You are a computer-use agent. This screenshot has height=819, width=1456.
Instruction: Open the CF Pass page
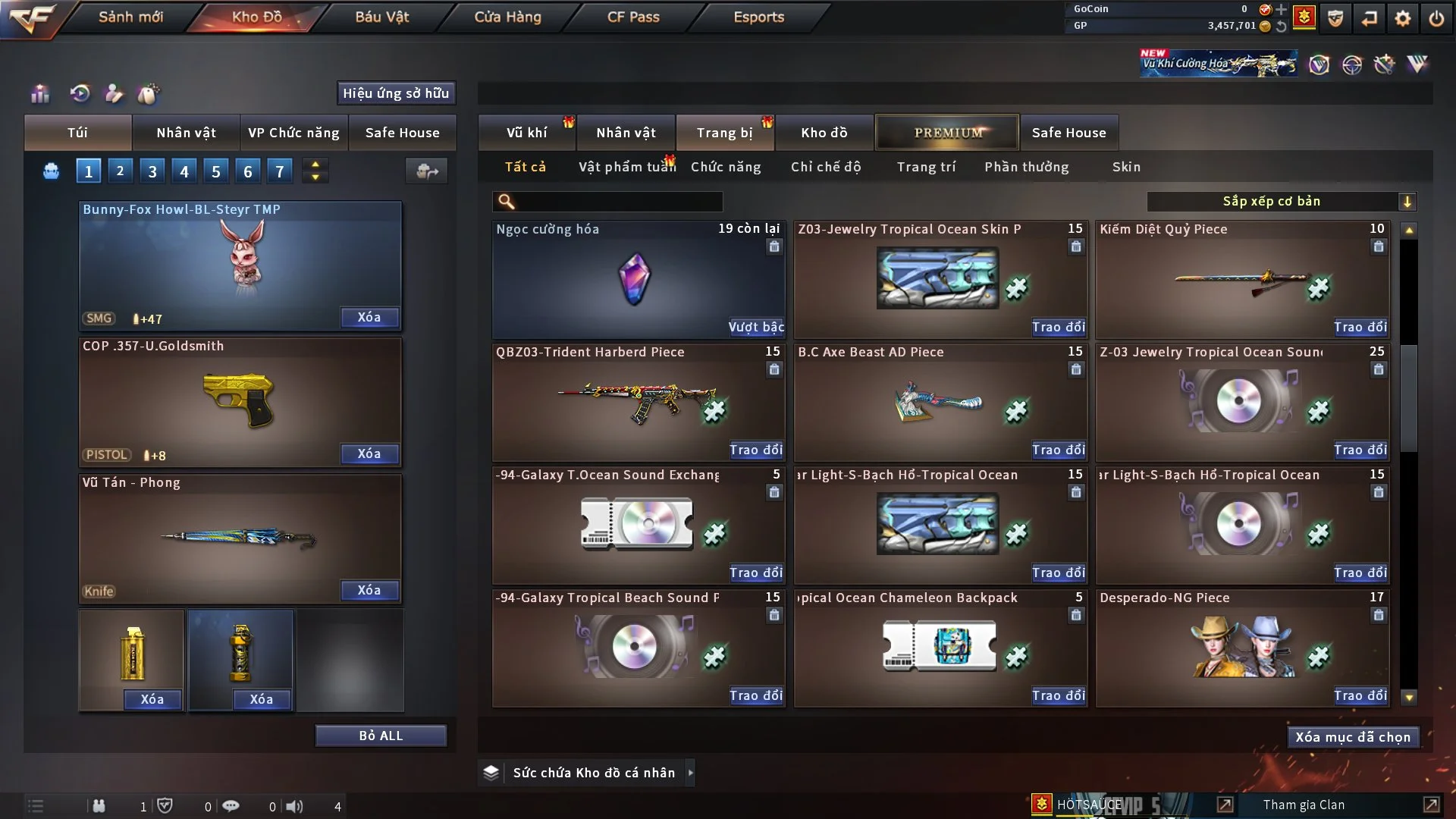pyautogui.click(x=633, y=17)
